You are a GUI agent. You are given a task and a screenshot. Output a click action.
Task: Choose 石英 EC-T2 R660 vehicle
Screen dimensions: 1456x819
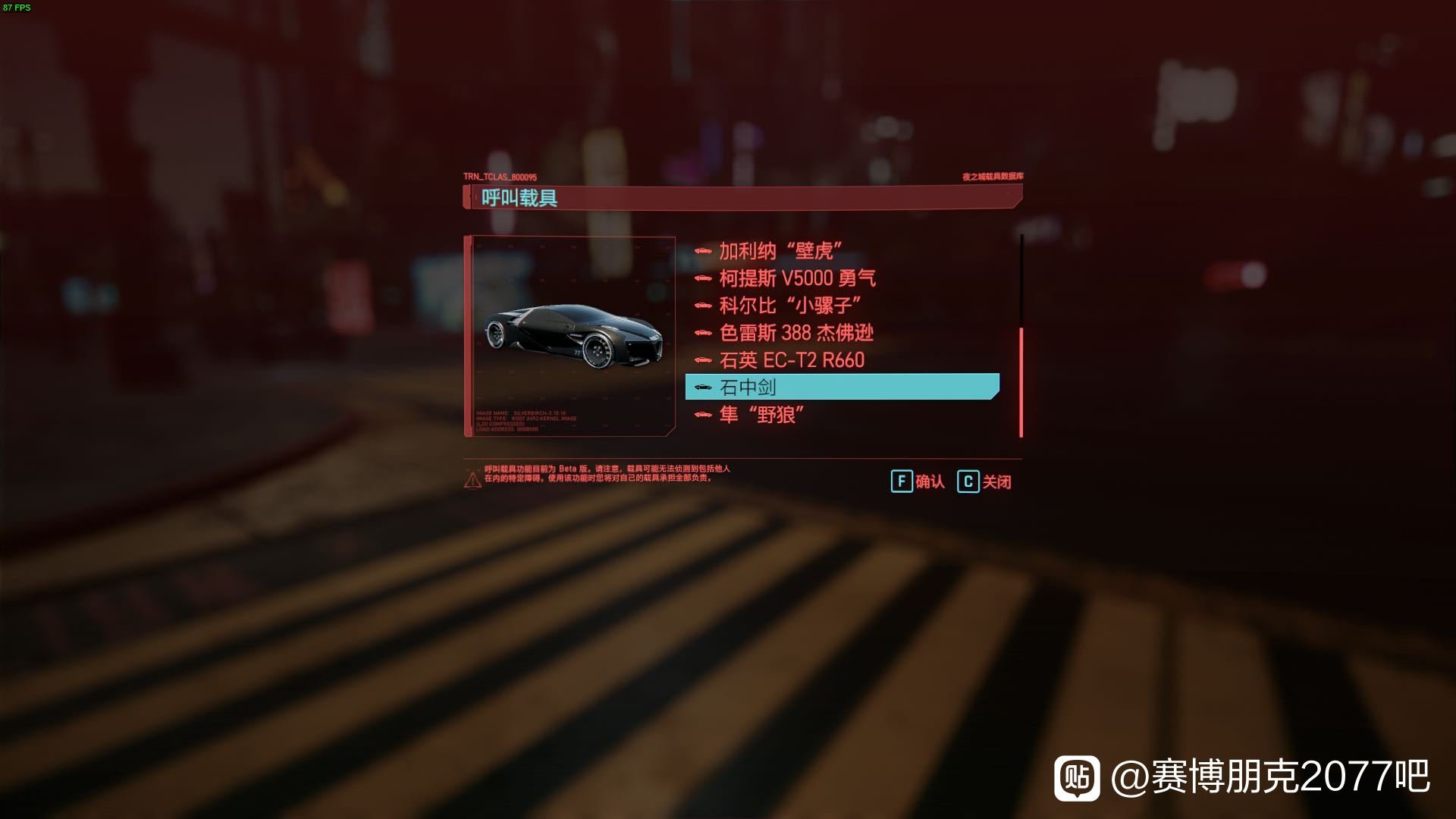coord(792,360)
